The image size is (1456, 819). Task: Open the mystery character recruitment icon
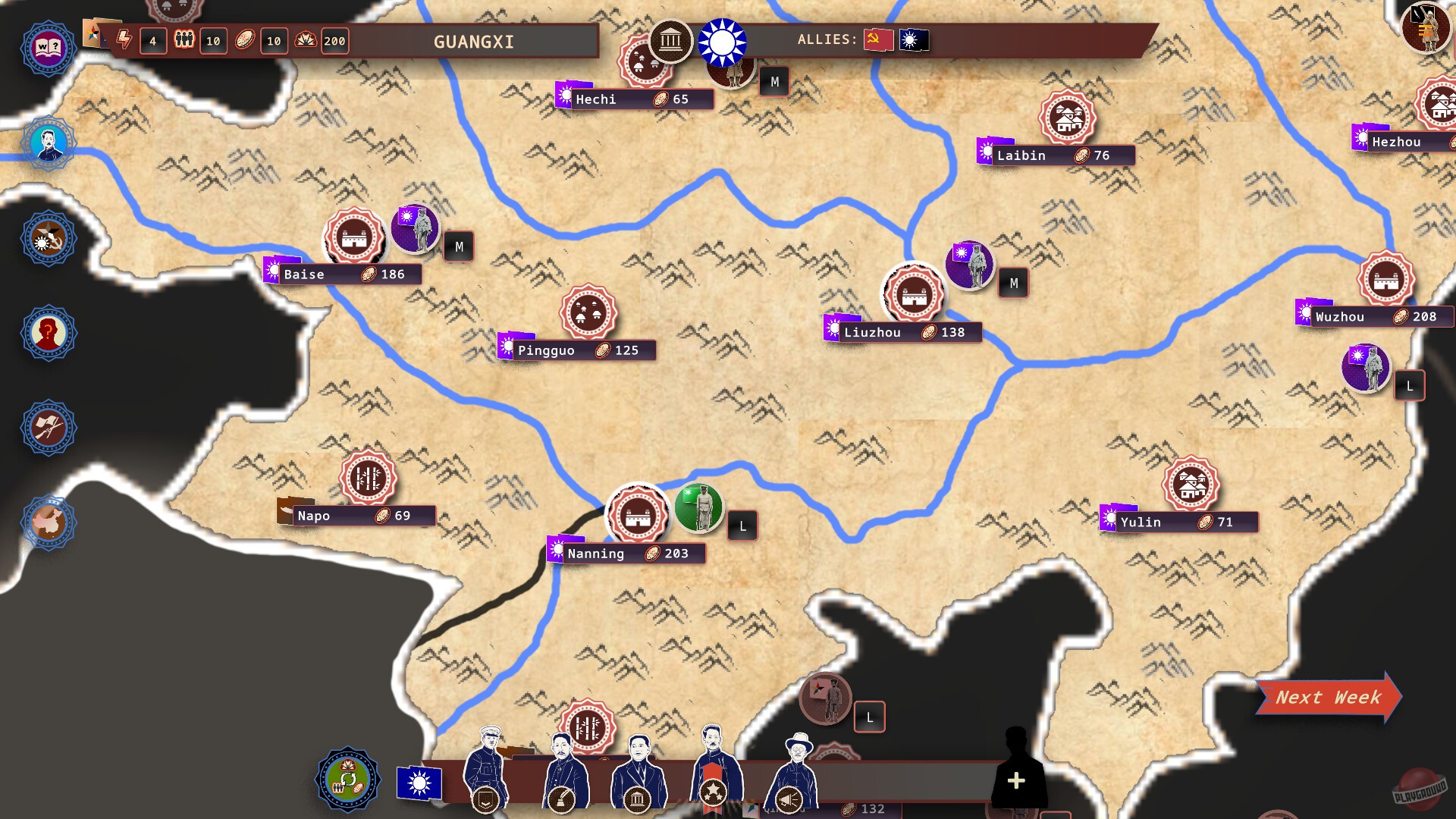click(48, 333)
